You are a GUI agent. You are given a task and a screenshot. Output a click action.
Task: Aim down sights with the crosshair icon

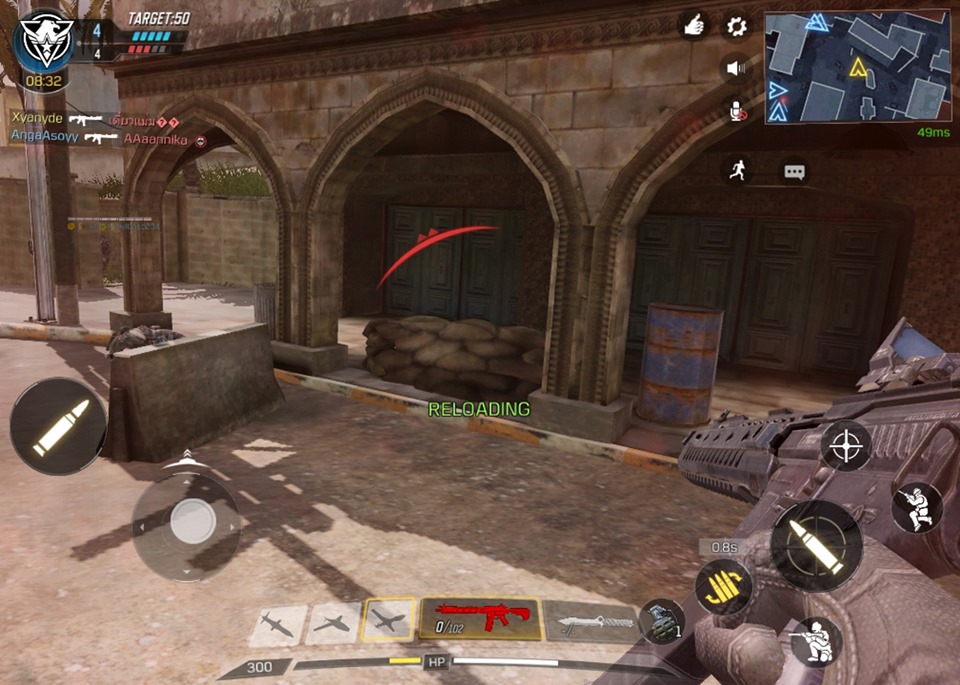(846, 445)
